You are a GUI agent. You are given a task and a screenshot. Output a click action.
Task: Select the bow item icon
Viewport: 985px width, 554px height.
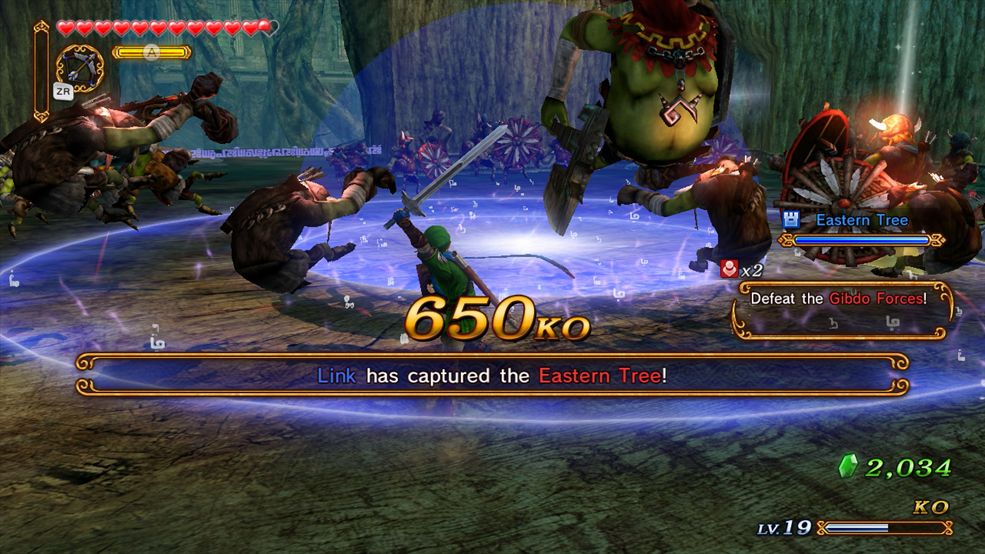(79, 68)
